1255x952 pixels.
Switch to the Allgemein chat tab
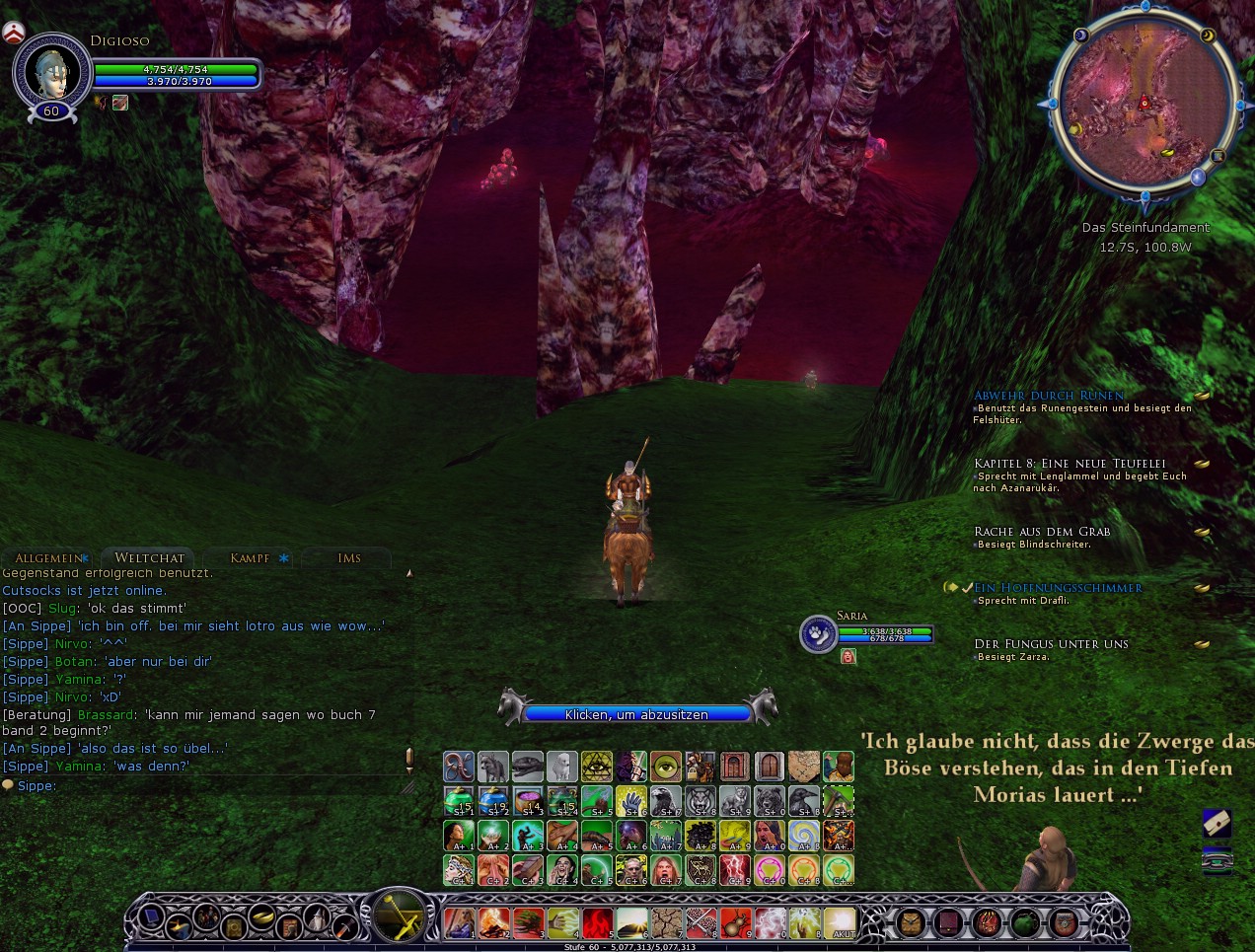48,558
